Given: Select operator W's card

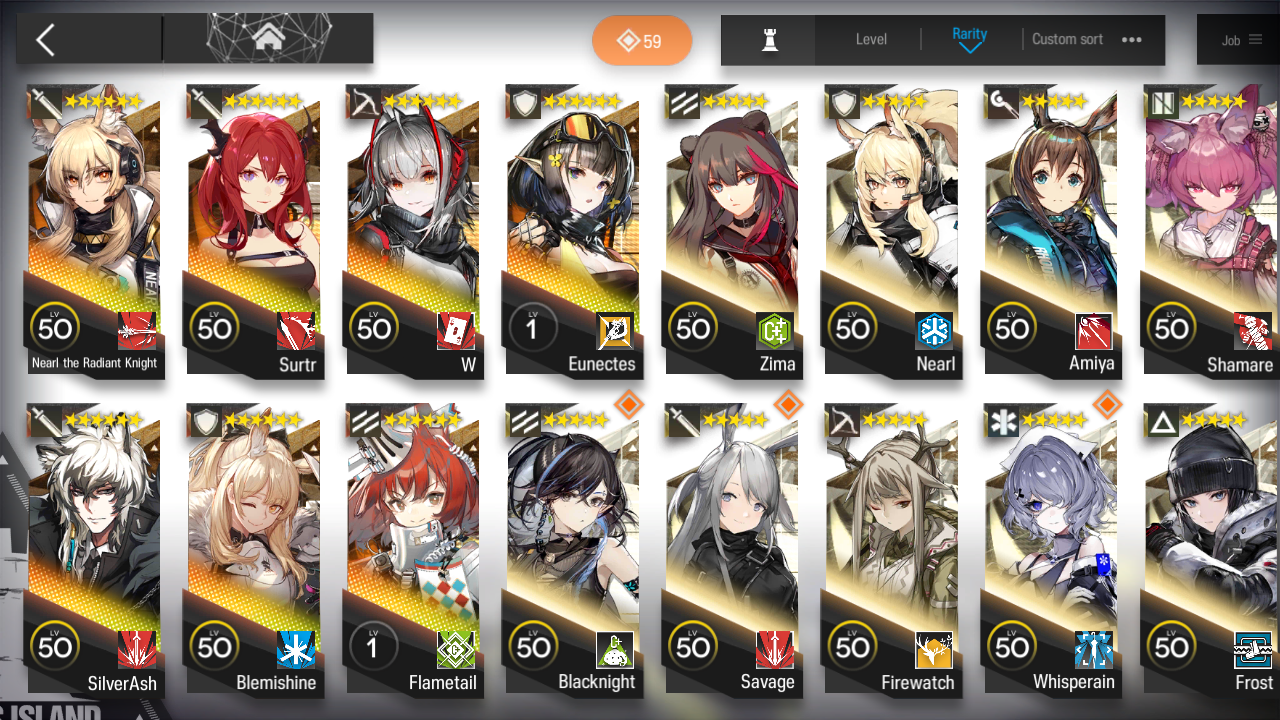Looking at the screenshot, I should pyautogui.click(x=412, y=230).
